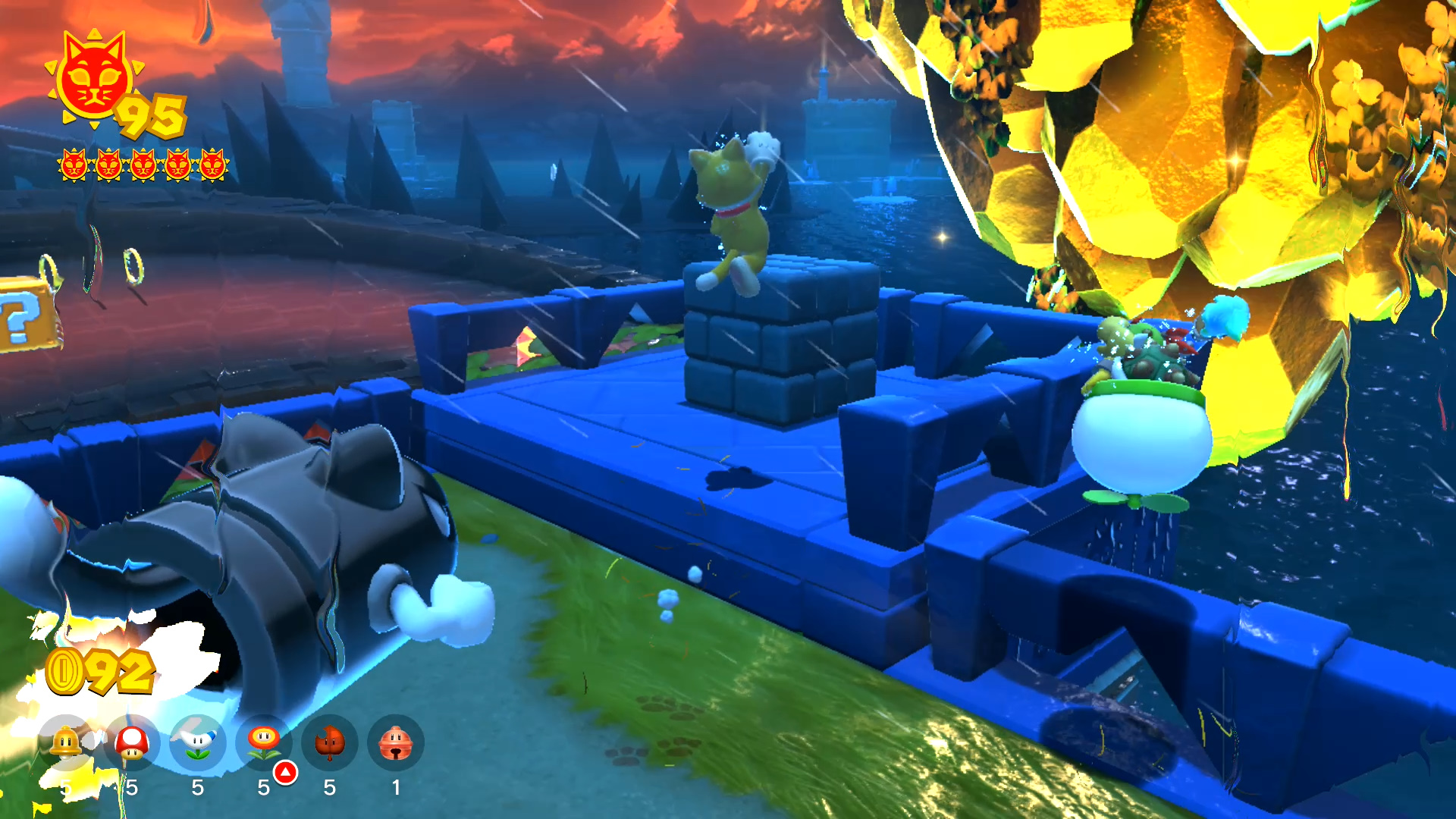This screenshot has height=819, width=1456.
Task: Choose the Super Leaf reserve slot
Action: (330, 742)
